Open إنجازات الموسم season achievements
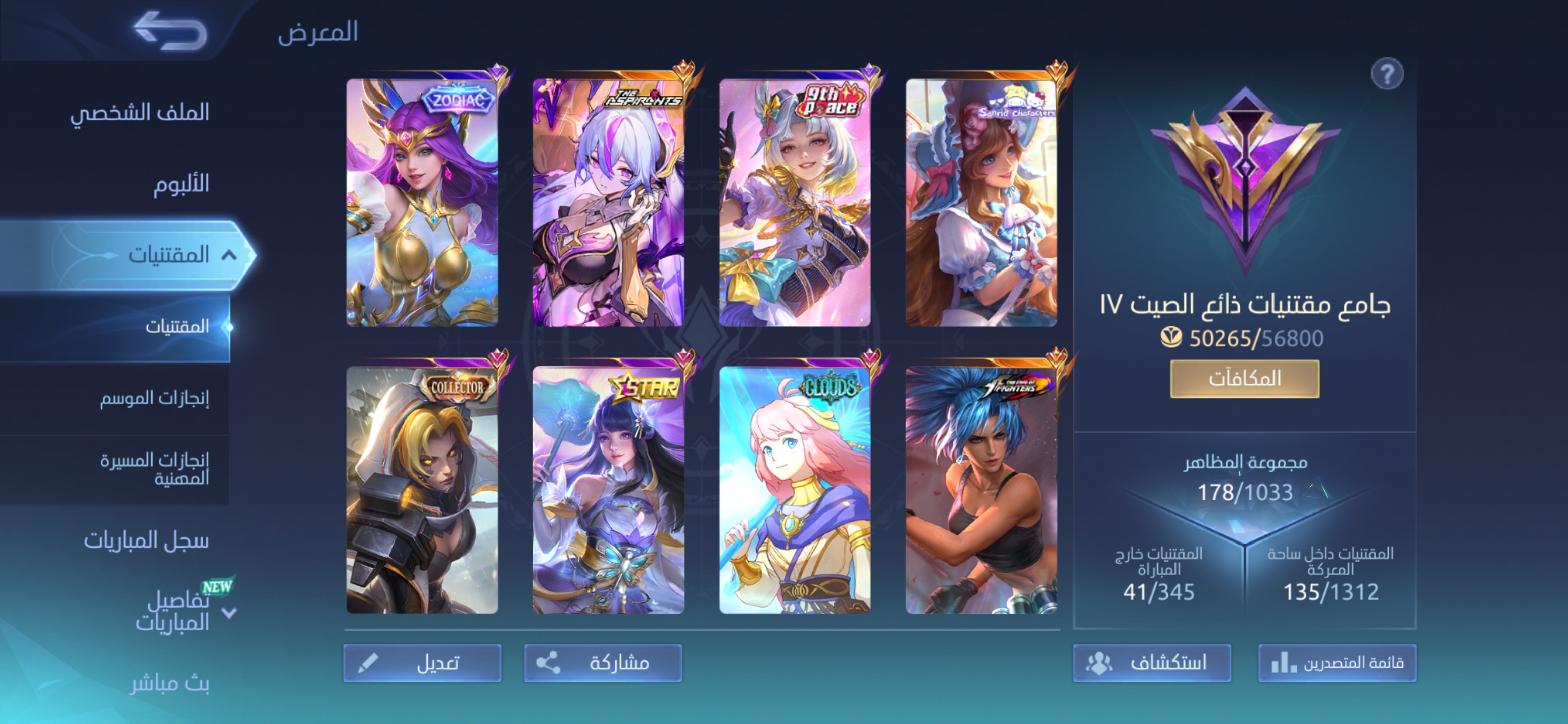The height and width of the screenshot is (724, 1568). point(154,398)
